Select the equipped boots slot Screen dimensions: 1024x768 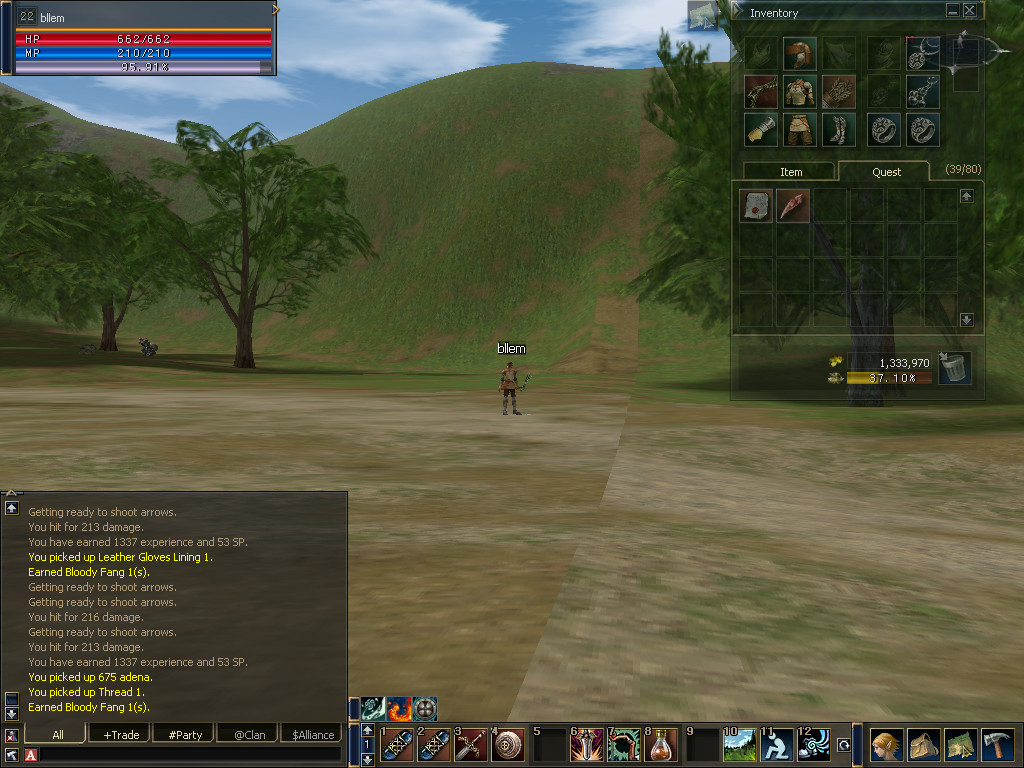(x=838, y=129)
